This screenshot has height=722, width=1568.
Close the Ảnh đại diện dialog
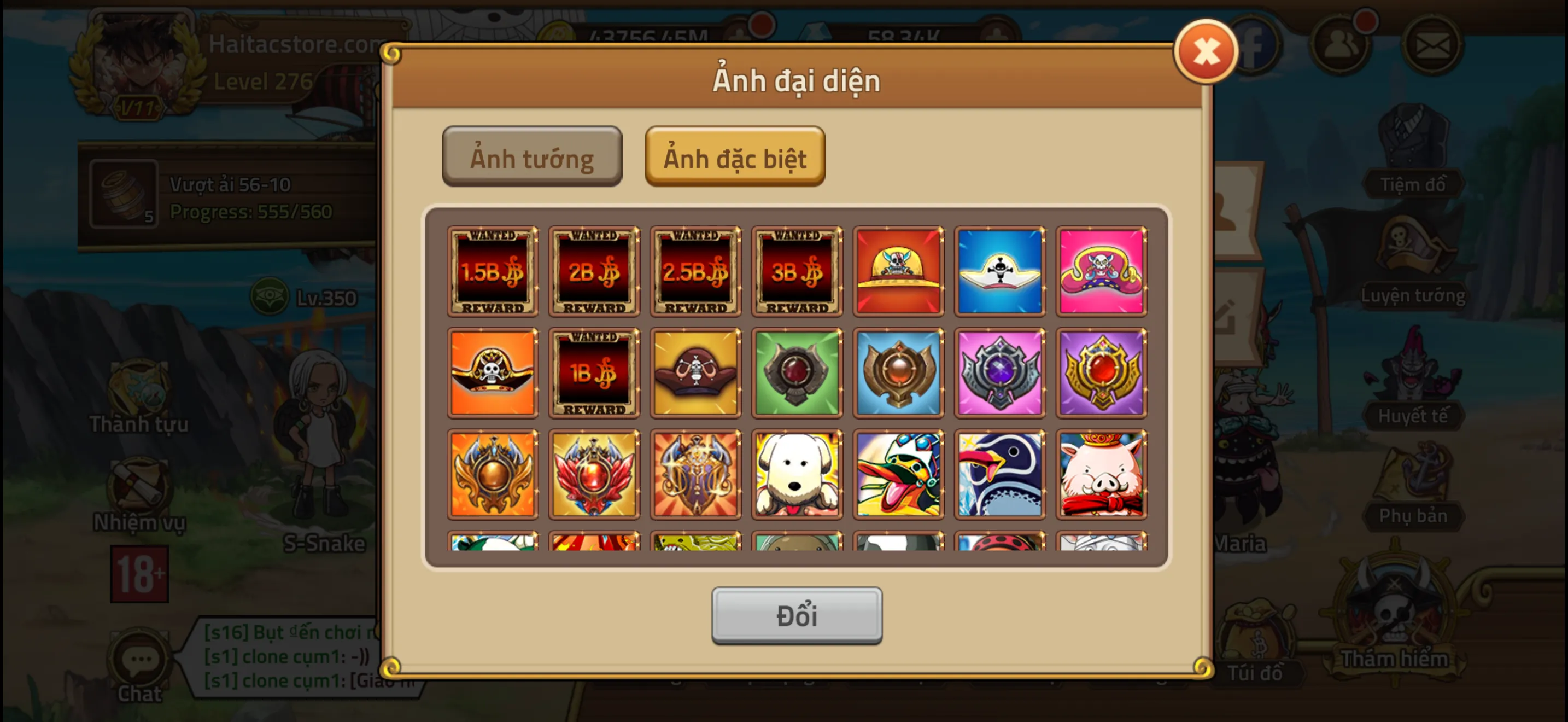point(1206,51)
